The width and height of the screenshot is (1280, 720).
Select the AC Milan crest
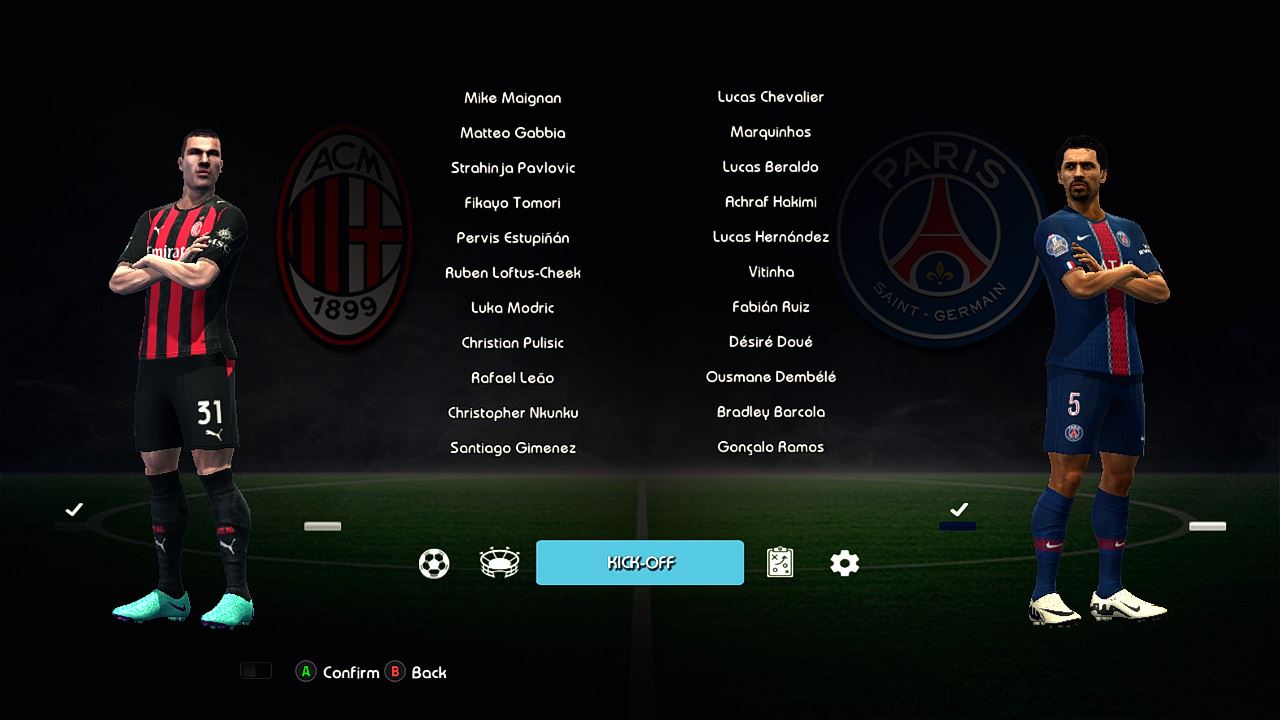pyautogui.click(x=345, y=236)
